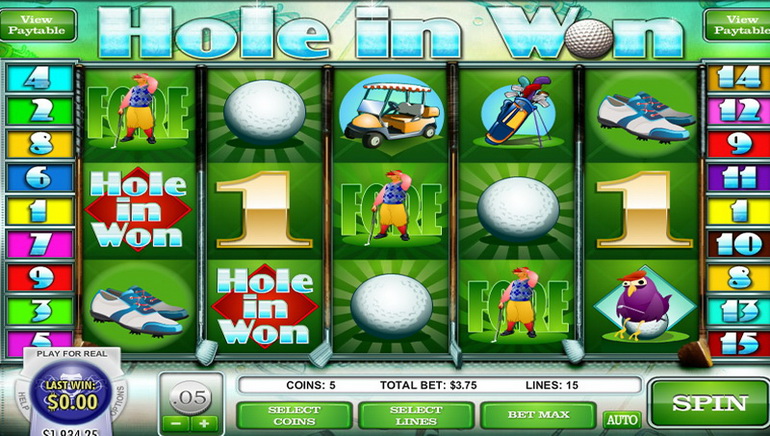Select payline number 4 marker

(39, 77)
